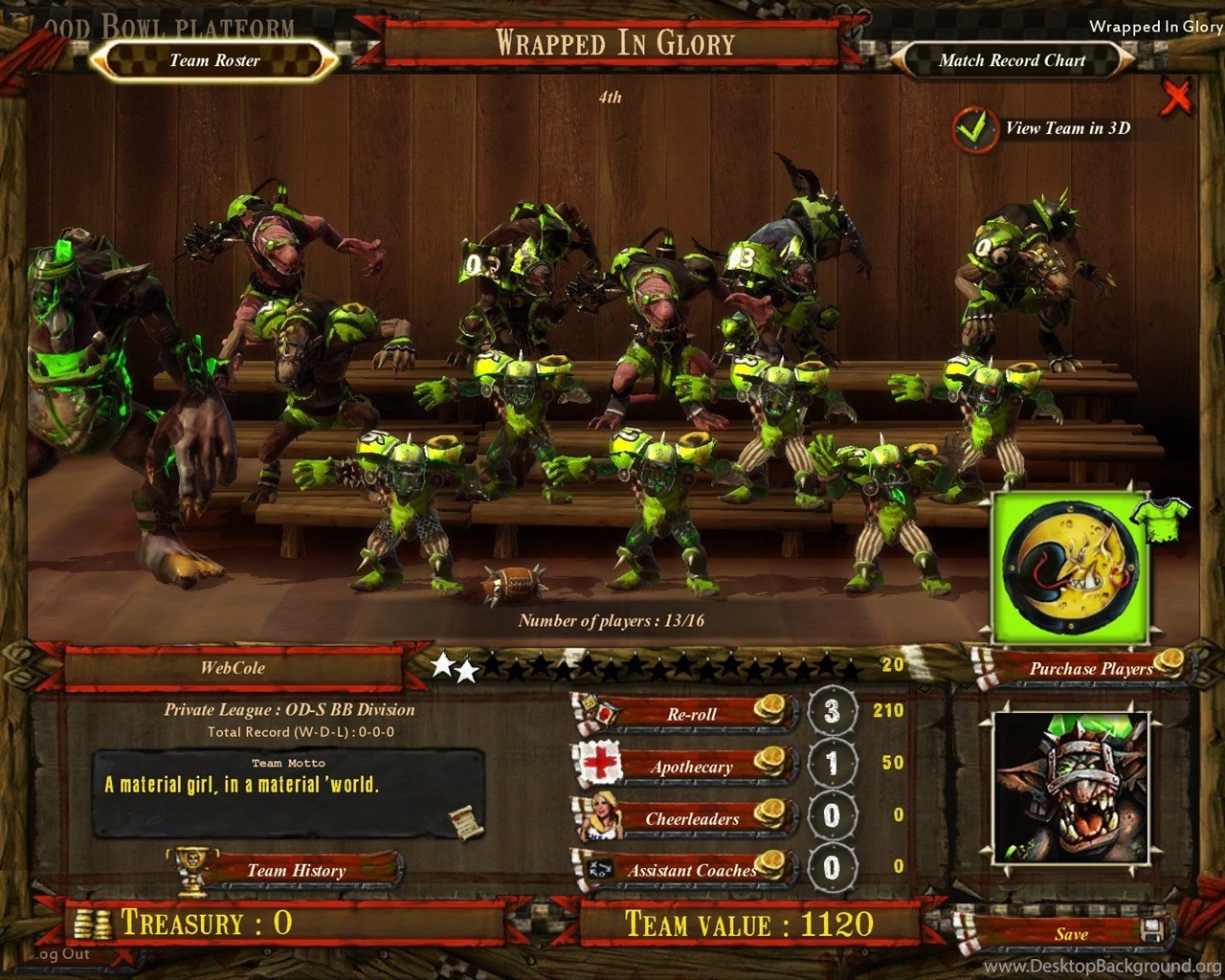Image resolution: width=1225 pixels, height=980 pixels.
Task: Select the WebCole coach name banner
Action: (x=233, y=668)
